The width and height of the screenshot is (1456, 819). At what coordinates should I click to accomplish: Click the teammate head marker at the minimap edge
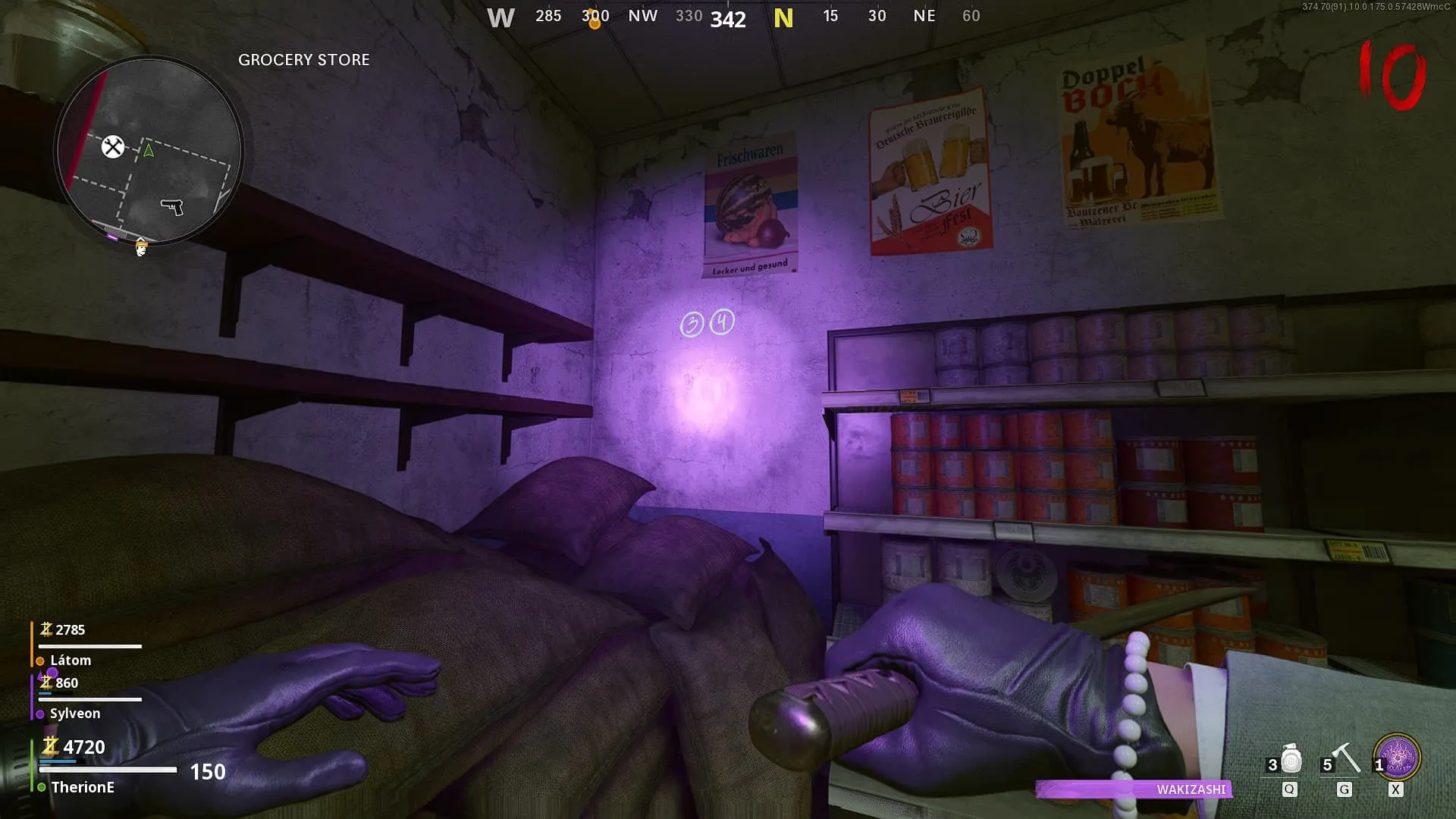tap(141, 246)
